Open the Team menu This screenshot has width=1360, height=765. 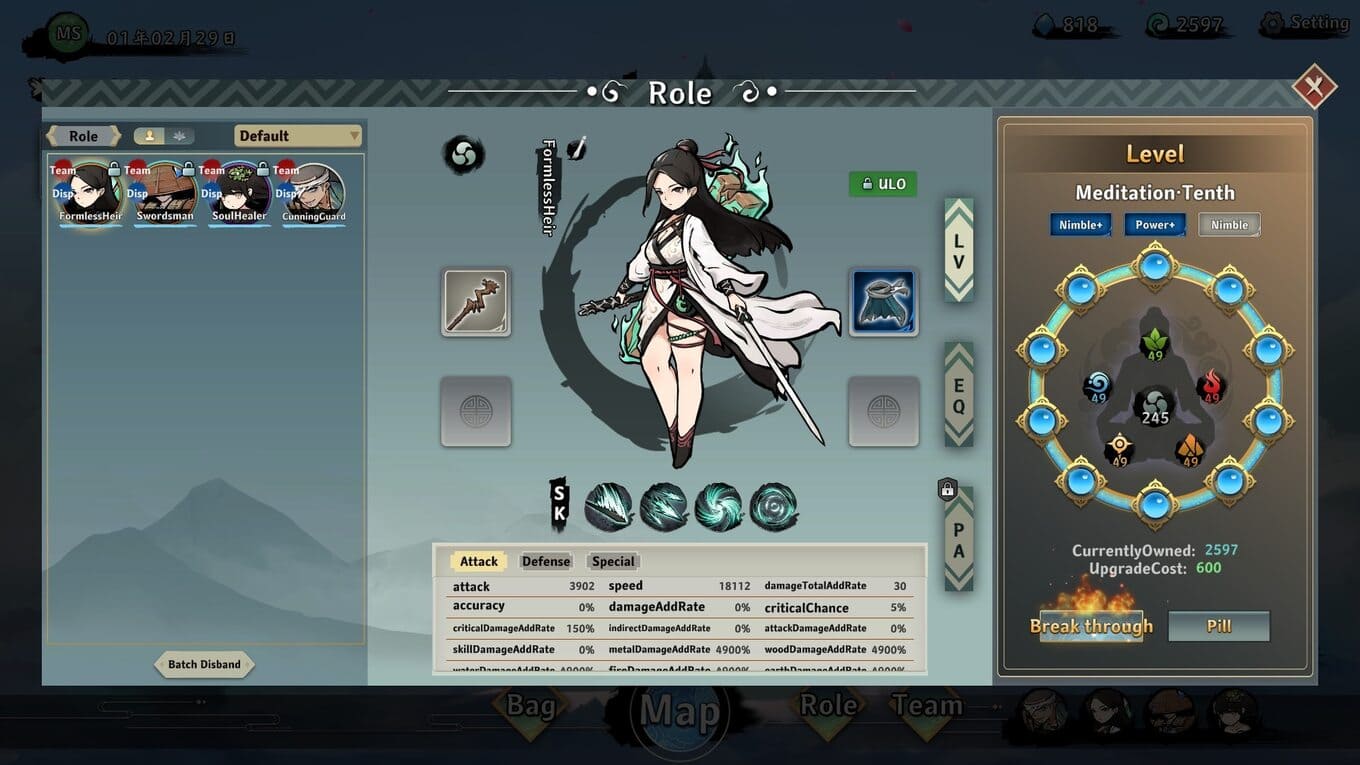(x=926, y=706)
